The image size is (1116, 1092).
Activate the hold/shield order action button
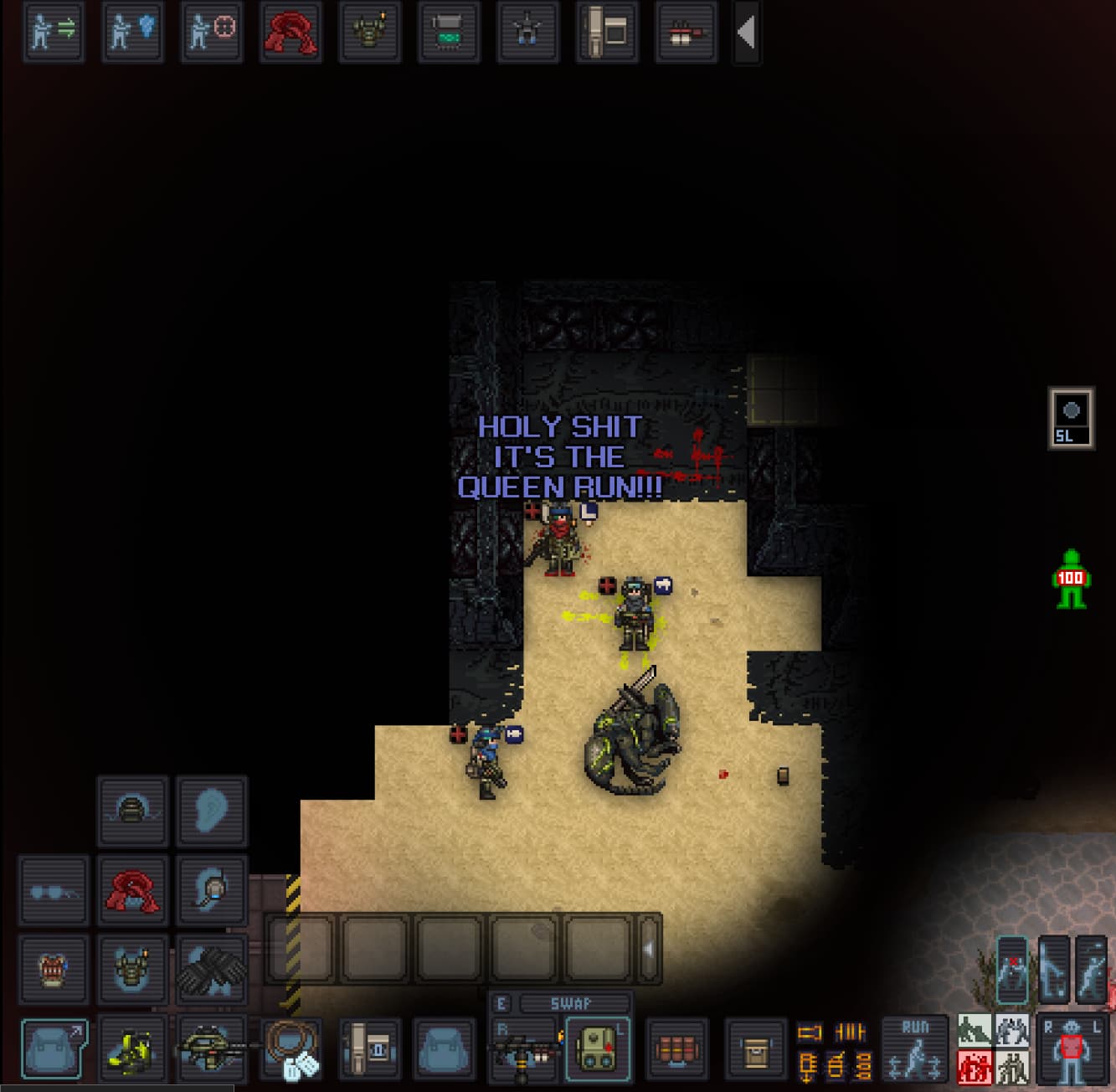point(131,32)
